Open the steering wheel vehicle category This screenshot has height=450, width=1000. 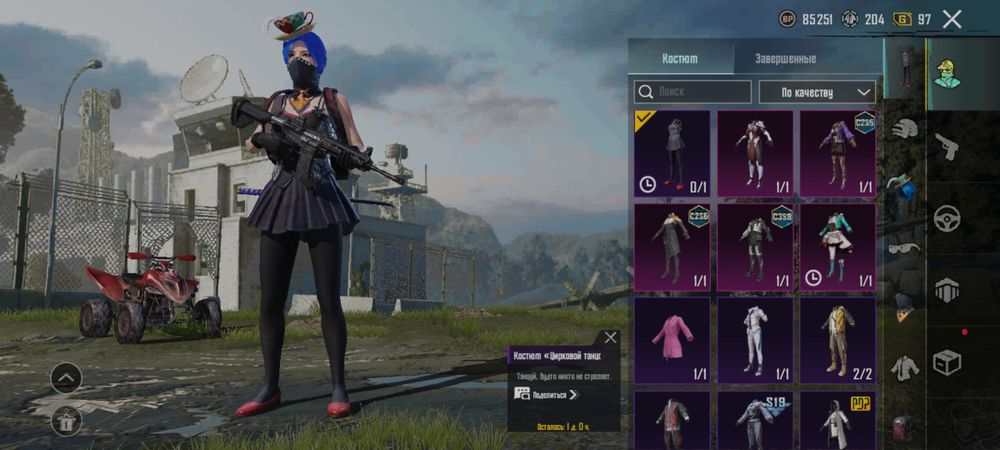946,218
